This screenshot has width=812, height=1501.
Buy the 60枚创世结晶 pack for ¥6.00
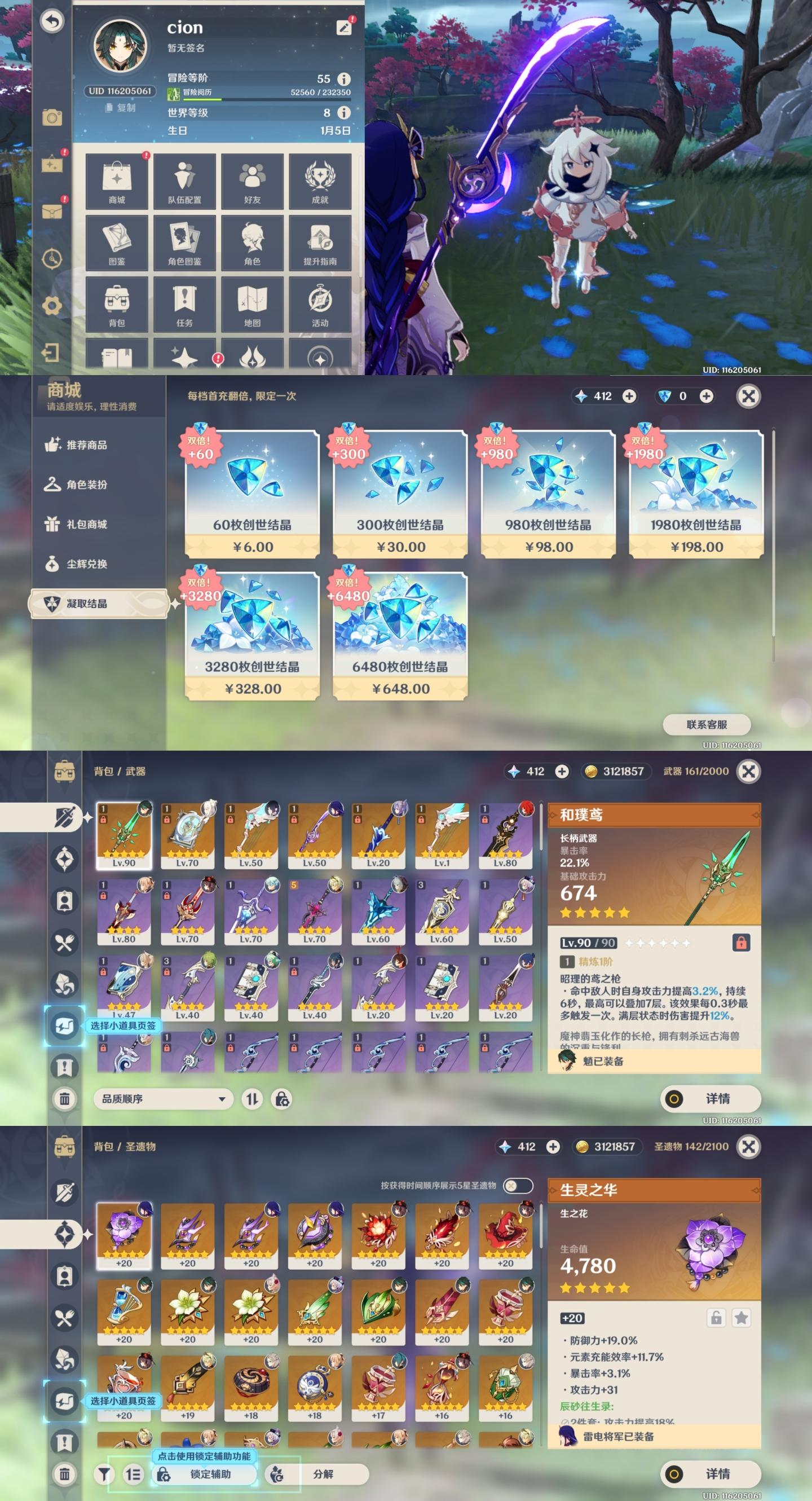(x=252, y=494)
